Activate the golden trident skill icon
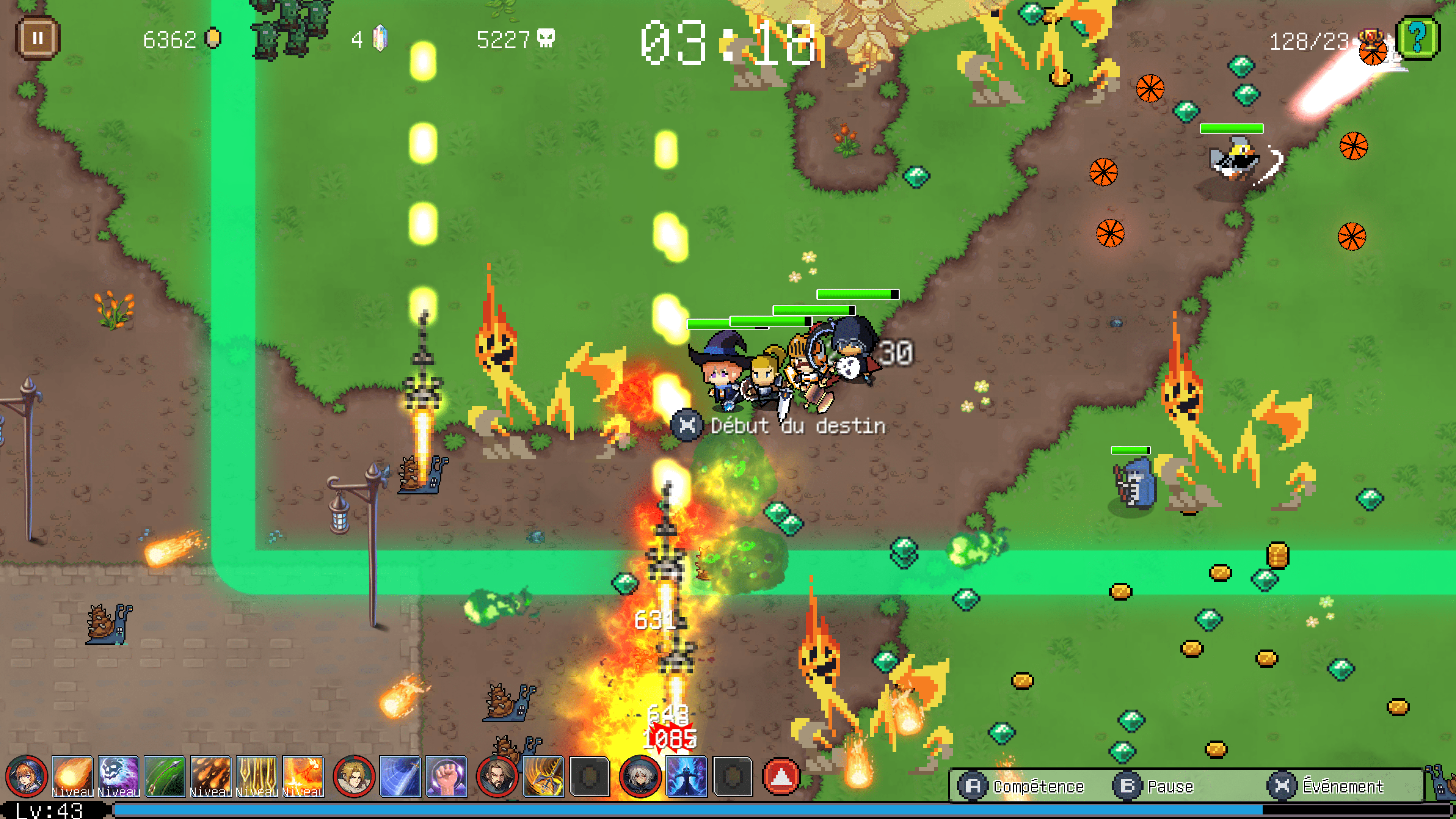Image resolution: width=1456 pixels, height=819 pixels. pos(544,777)
